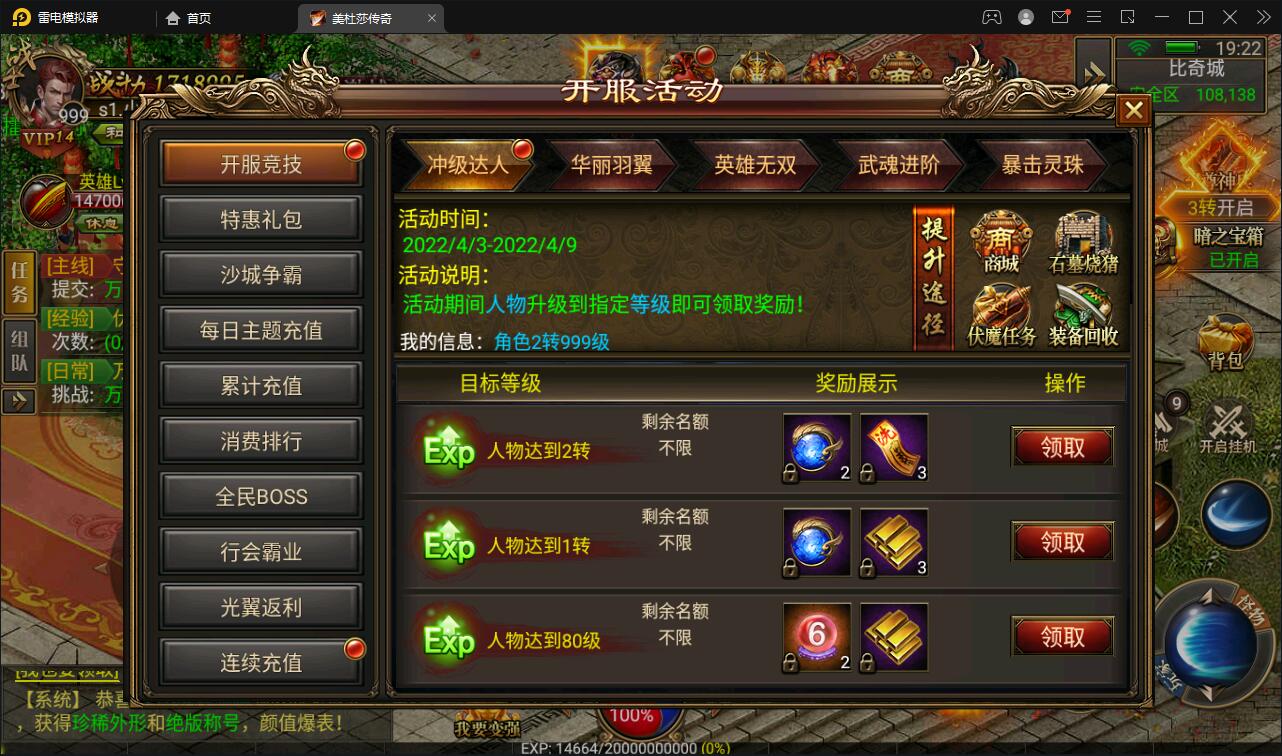The height and width of the screenshot is (756, 1282).
Task: Expand the left edge arrow below 组队
Action: coord(18,402)
